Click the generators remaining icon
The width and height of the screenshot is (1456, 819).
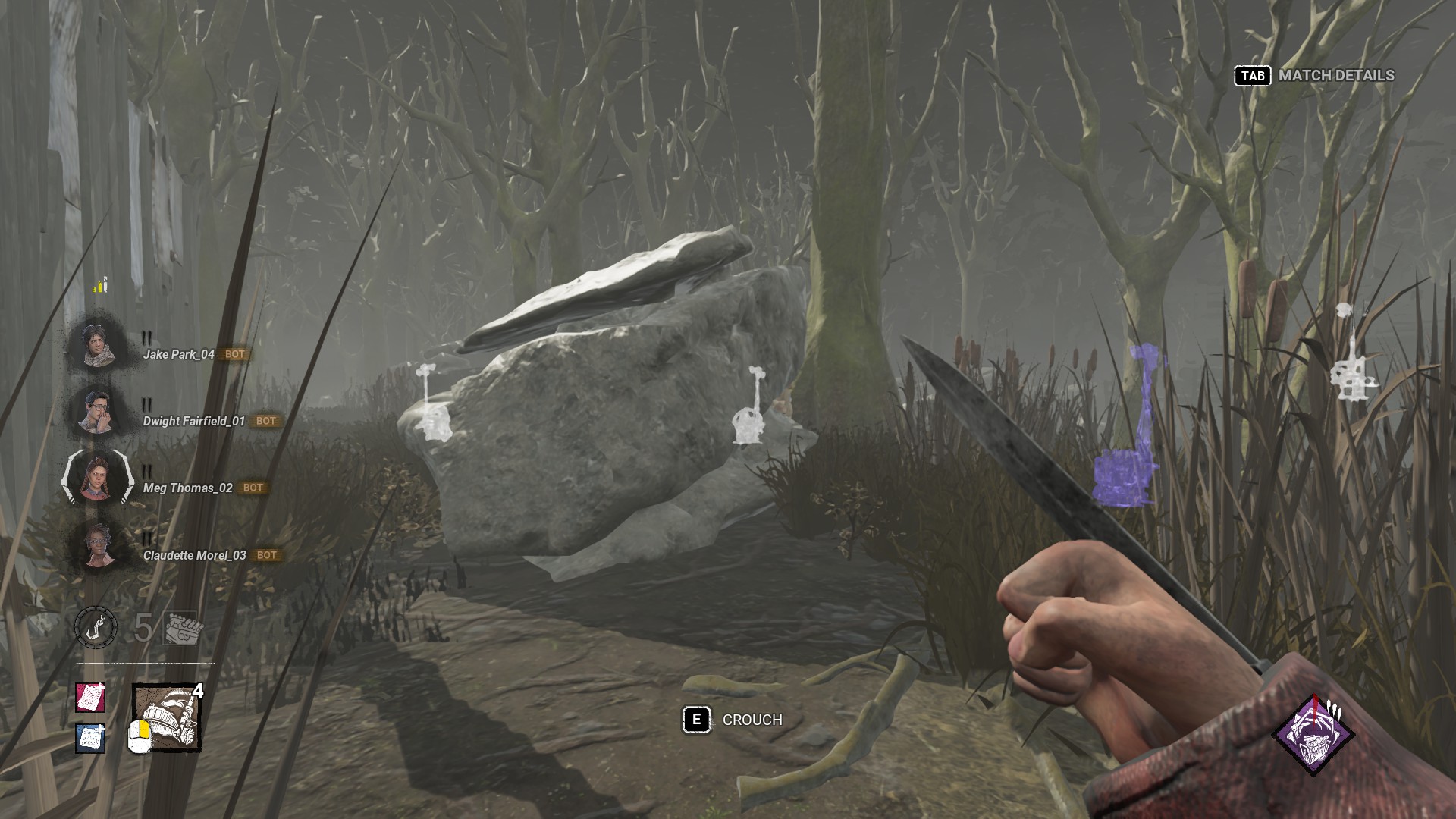click(182, 628)
